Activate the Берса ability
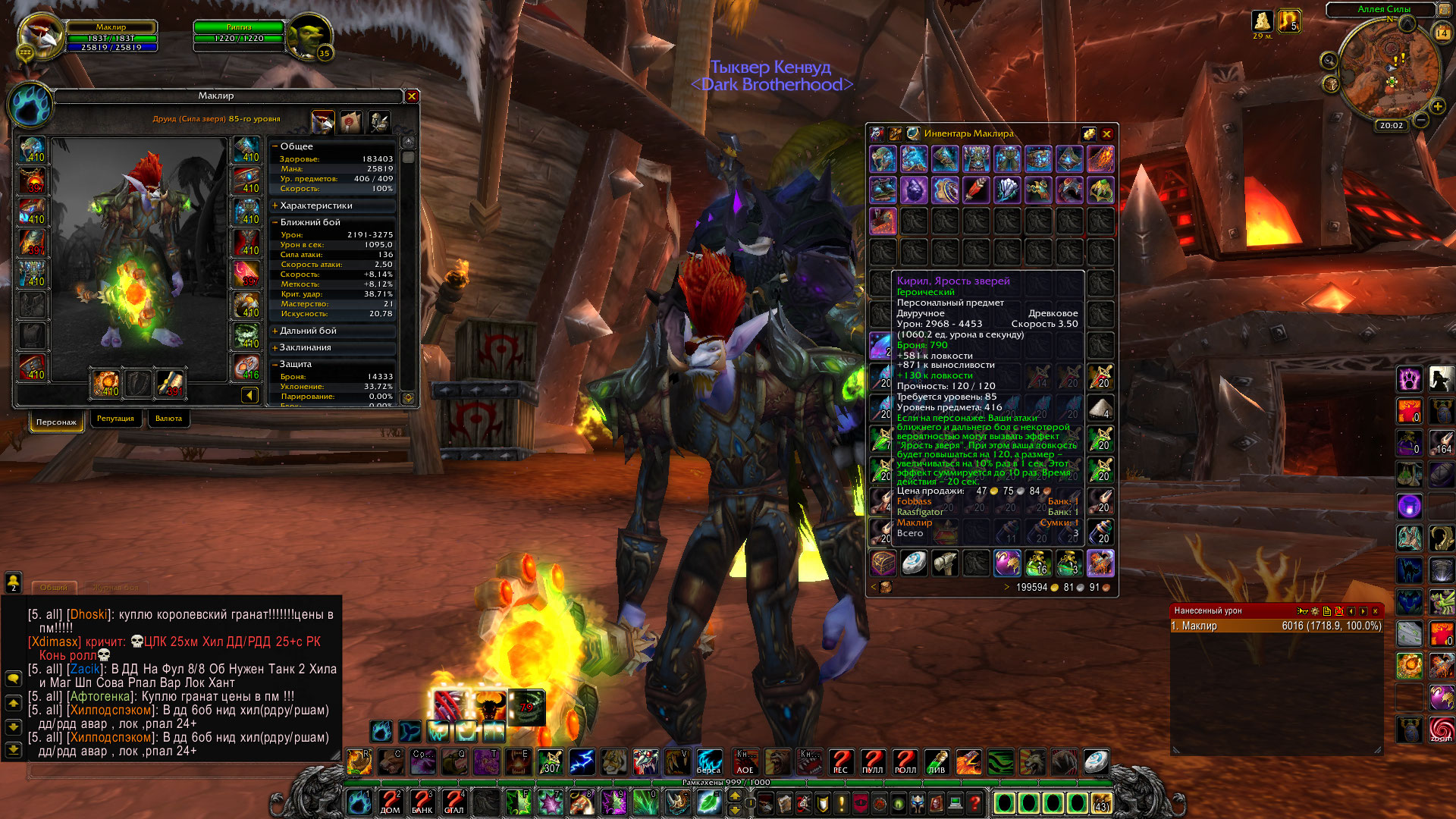Viewport: 1456px width, 819px height. 709,761
